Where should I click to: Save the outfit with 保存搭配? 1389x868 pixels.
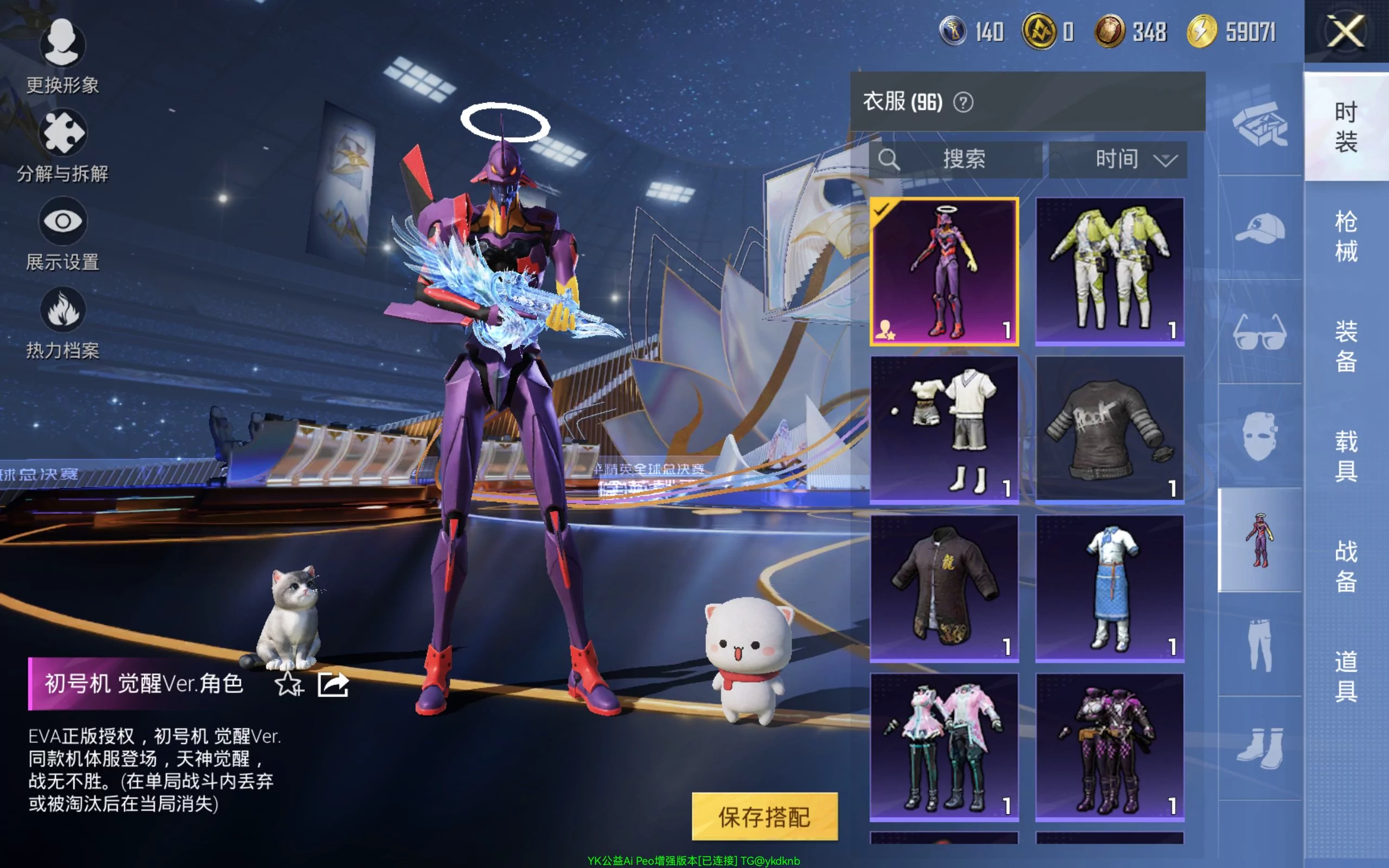pos(764,816)
